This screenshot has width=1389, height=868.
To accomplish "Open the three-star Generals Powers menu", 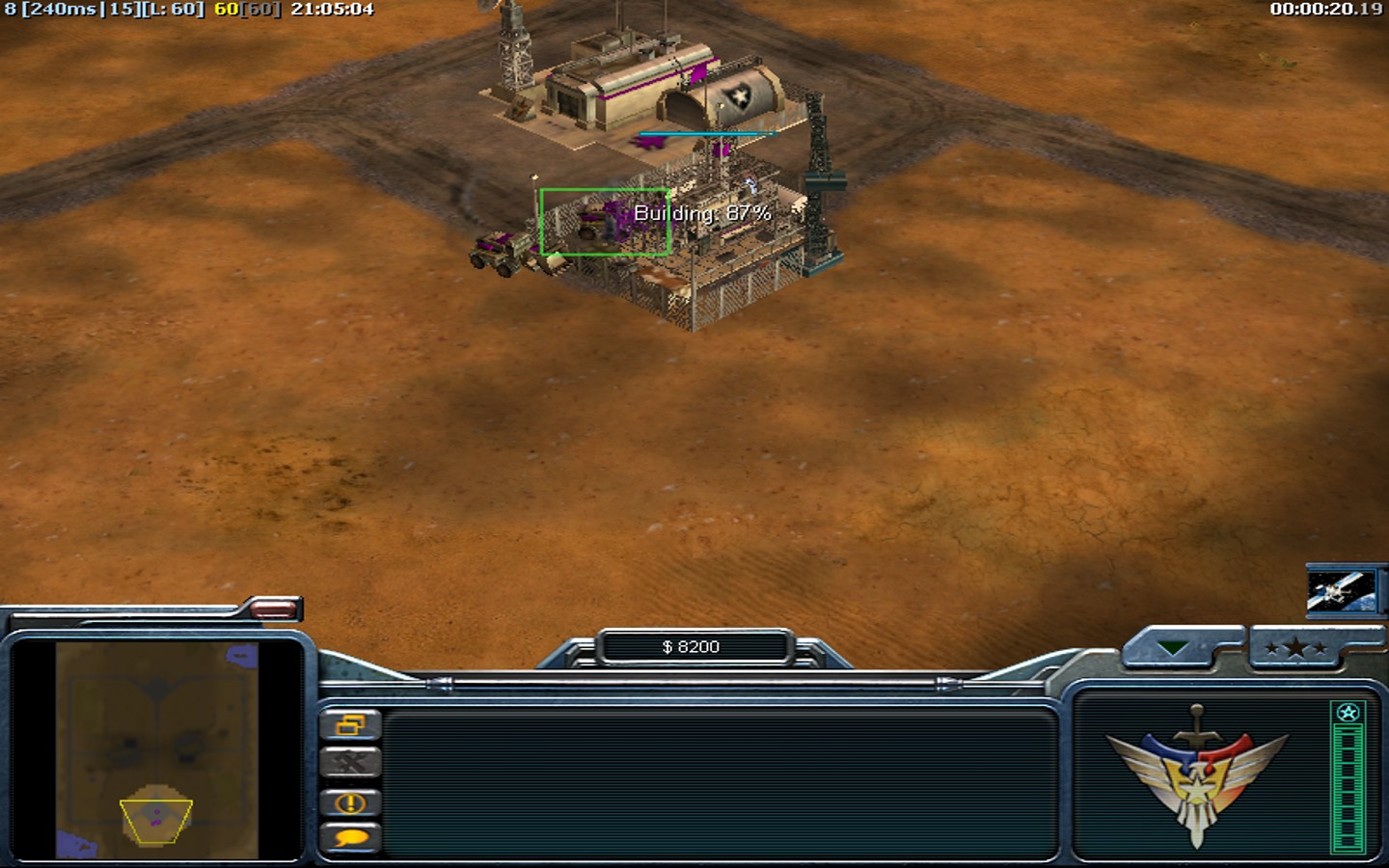I will pos(1295,649).
